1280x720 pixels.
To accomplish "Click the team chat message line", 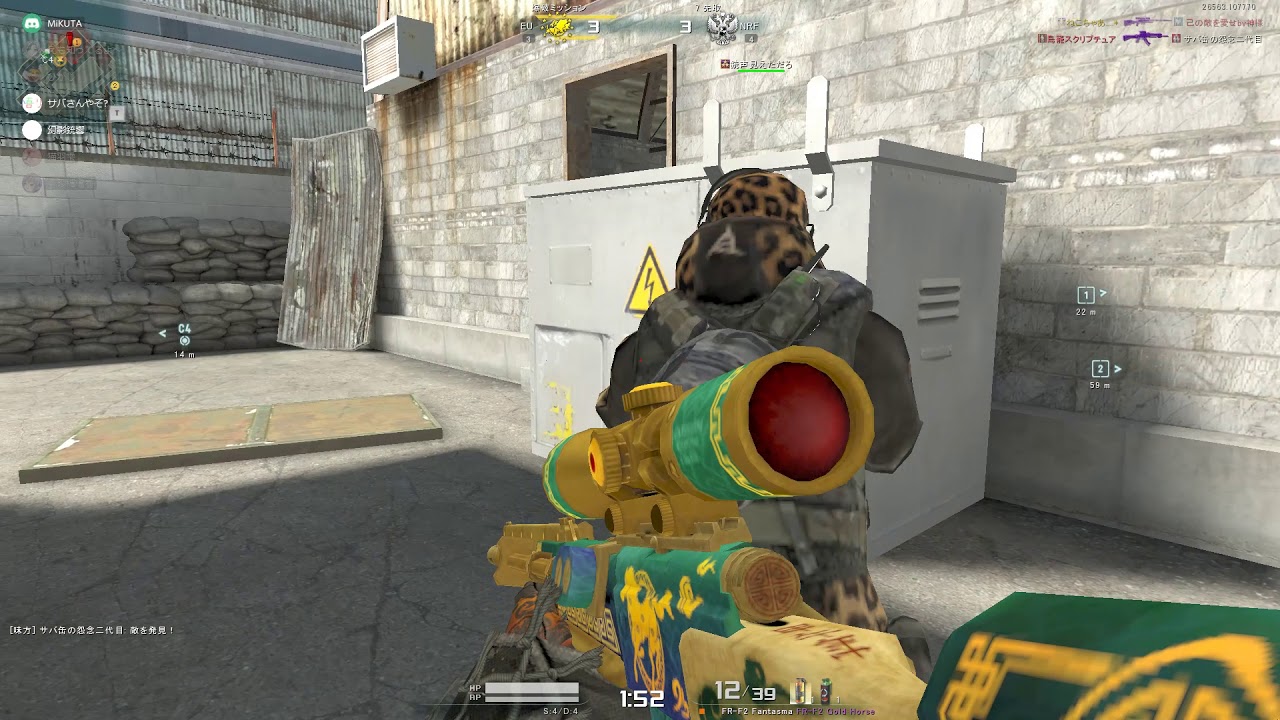I will click(92, 630).
